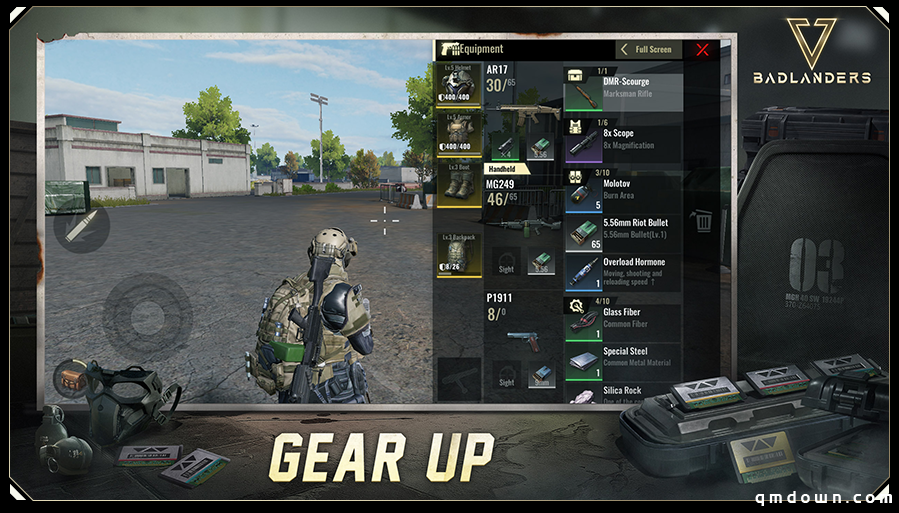The height and width of the screenshot is (513, 899).
Task: Select the Lv.3 Backpack slot
Action: click(x=459, y=254)
